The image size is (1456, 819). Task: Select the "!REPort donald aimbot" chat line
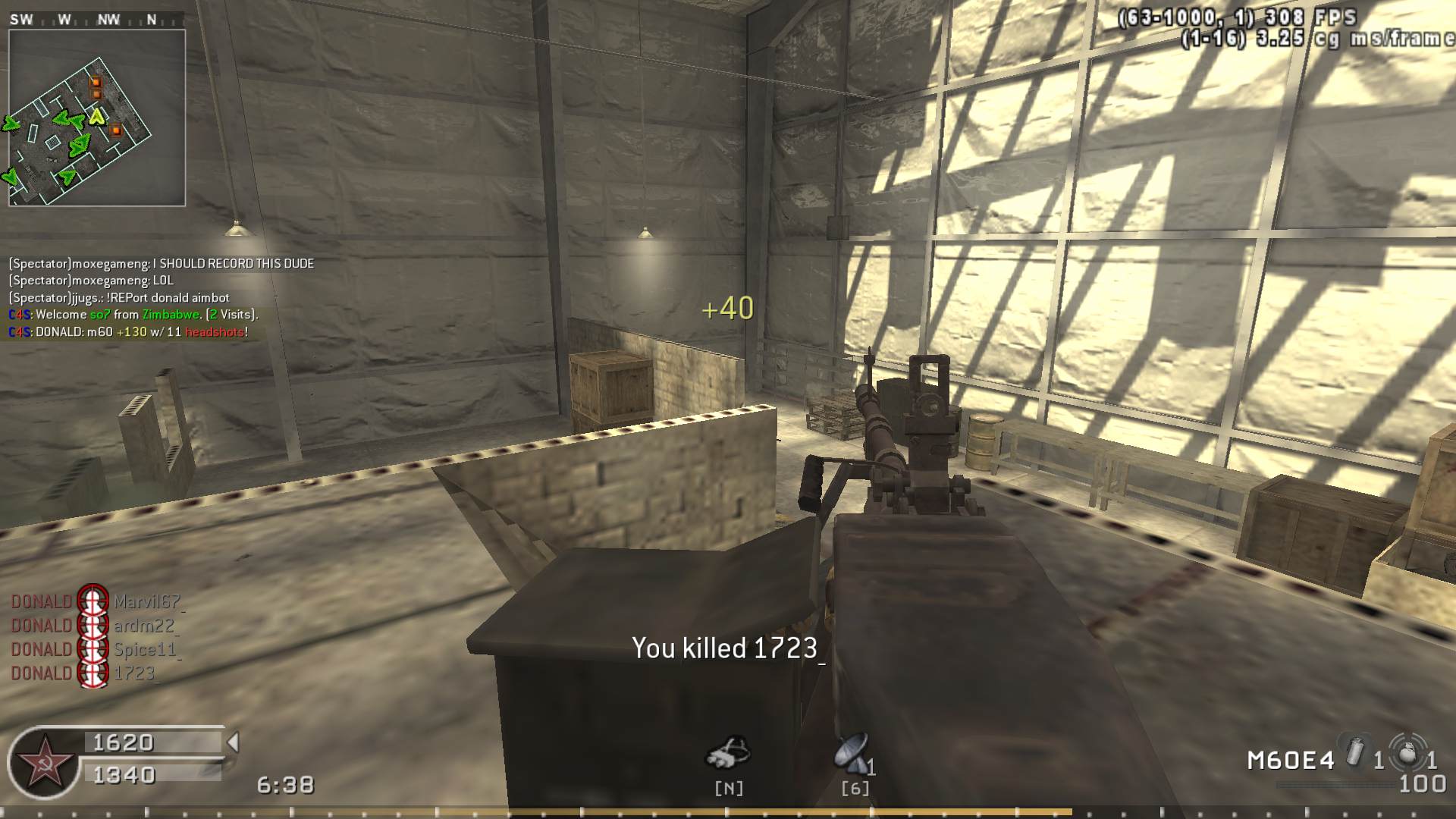pyautogui.click(x=119, y=297)
